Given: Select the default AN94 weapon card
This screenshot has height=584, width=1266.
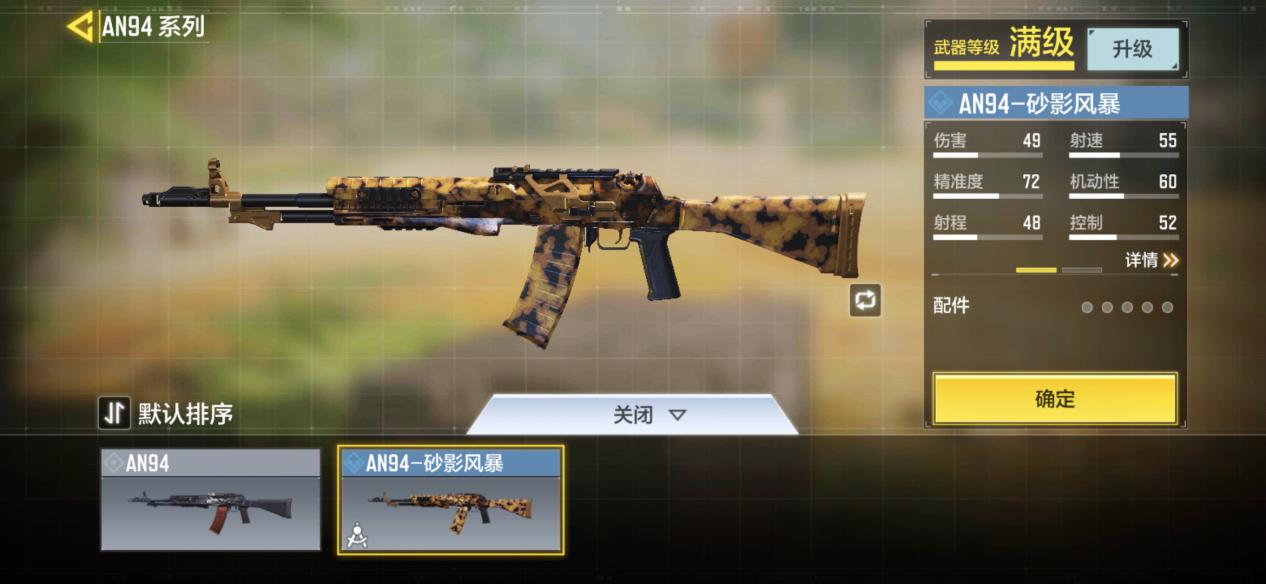Looking at the screenshot, I should pos(210,499).
